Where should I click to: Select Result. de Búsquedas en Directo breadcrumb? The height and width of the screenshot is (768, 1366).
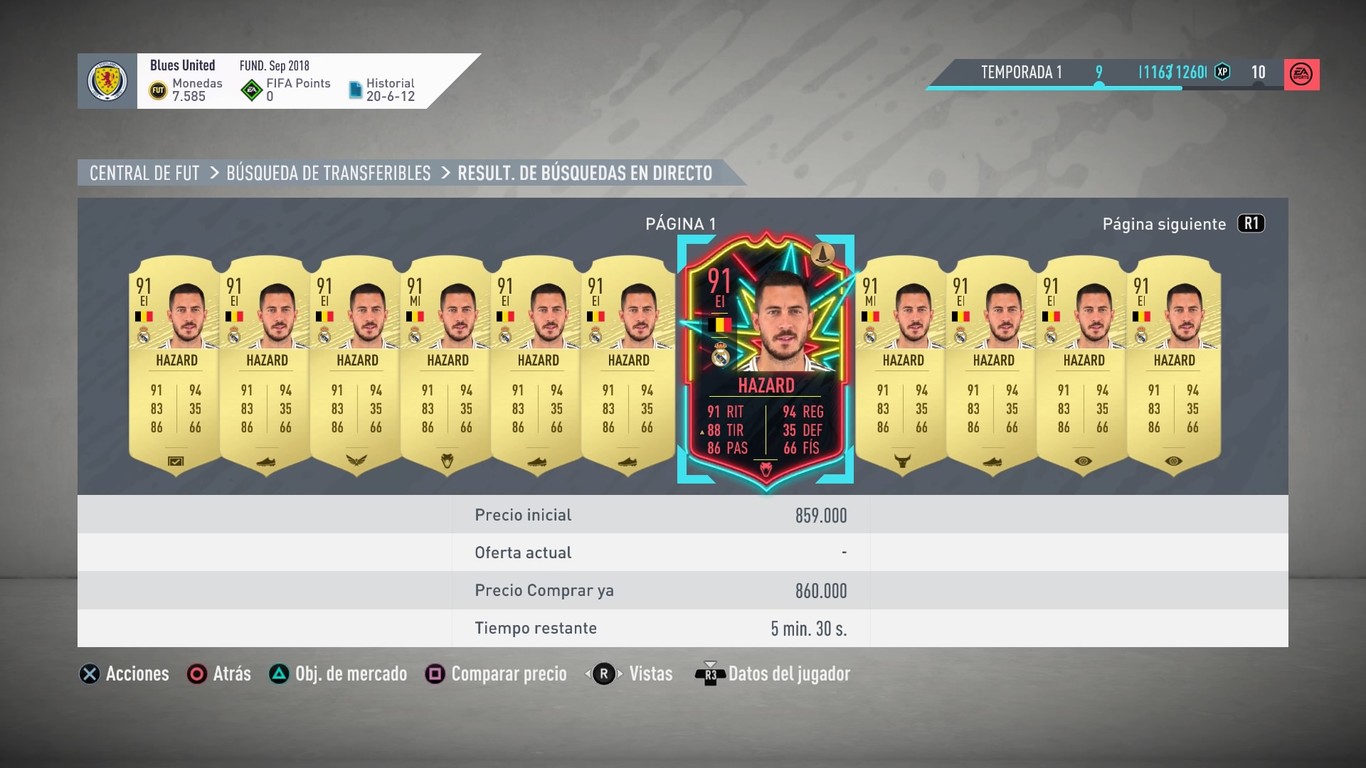(584, 172)
